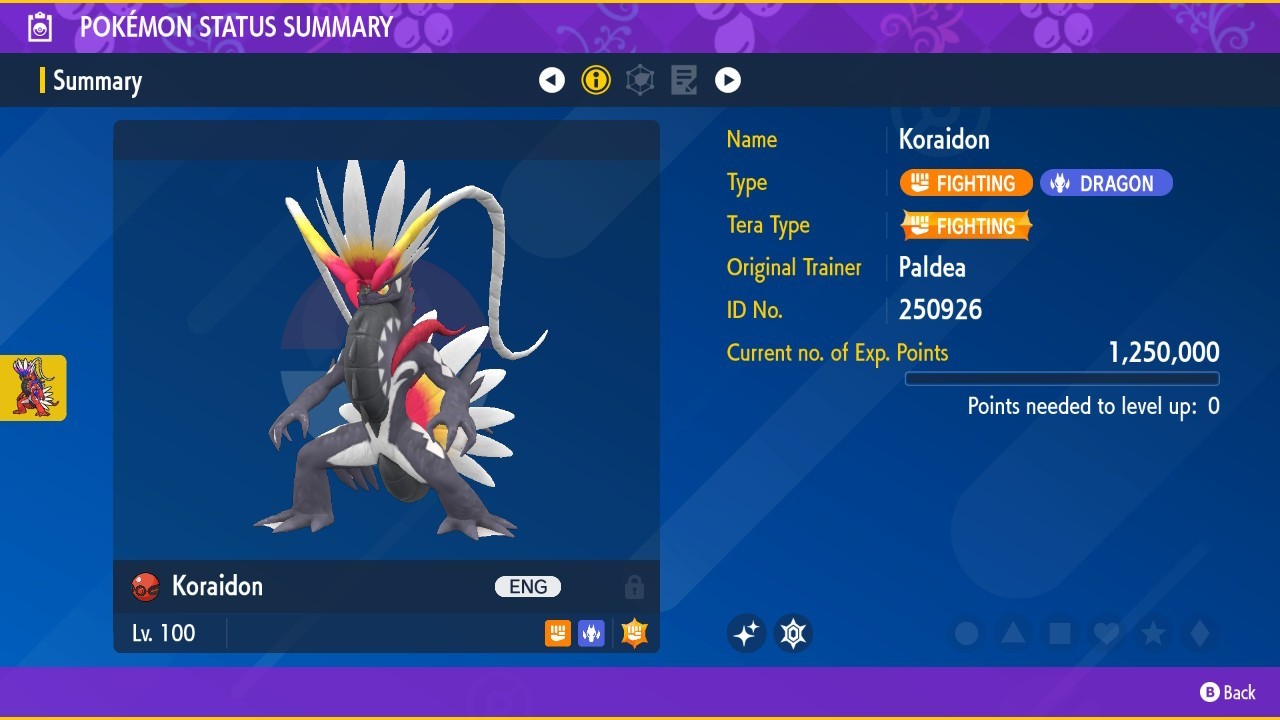Click the hexagonal mark icon beside the sparkle
This screenshot has width=1280, height=720.
click(794, 633)
